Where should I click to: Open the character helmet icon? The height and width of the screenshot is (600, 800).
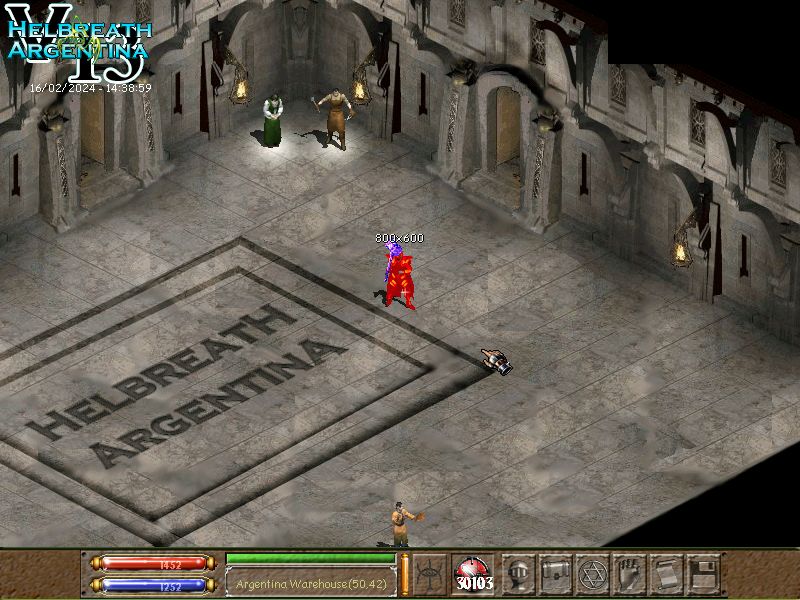point(517,573)
